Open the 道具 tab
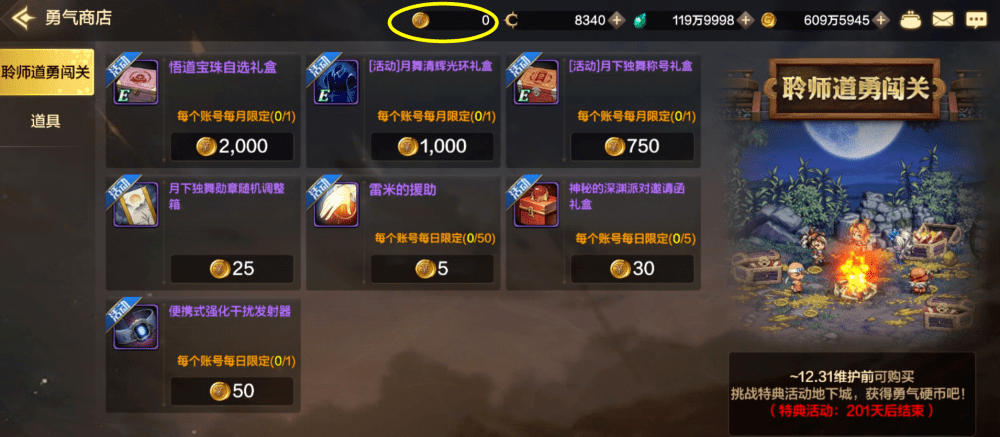The image size is (1000, 437). (x=46, y=121)
